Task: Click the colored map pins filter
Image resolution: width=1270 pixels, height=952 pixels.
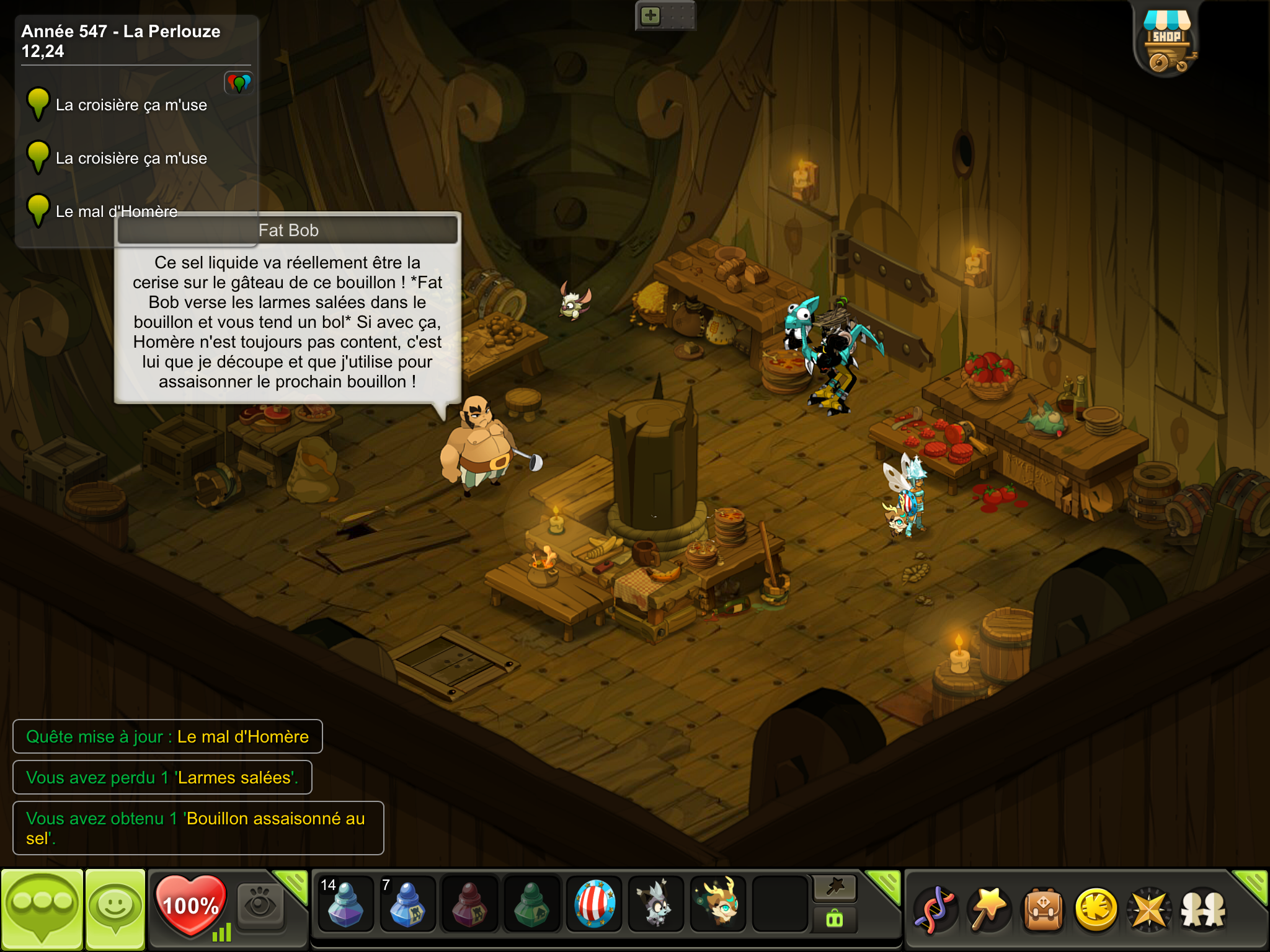Action: coord(239,82)
